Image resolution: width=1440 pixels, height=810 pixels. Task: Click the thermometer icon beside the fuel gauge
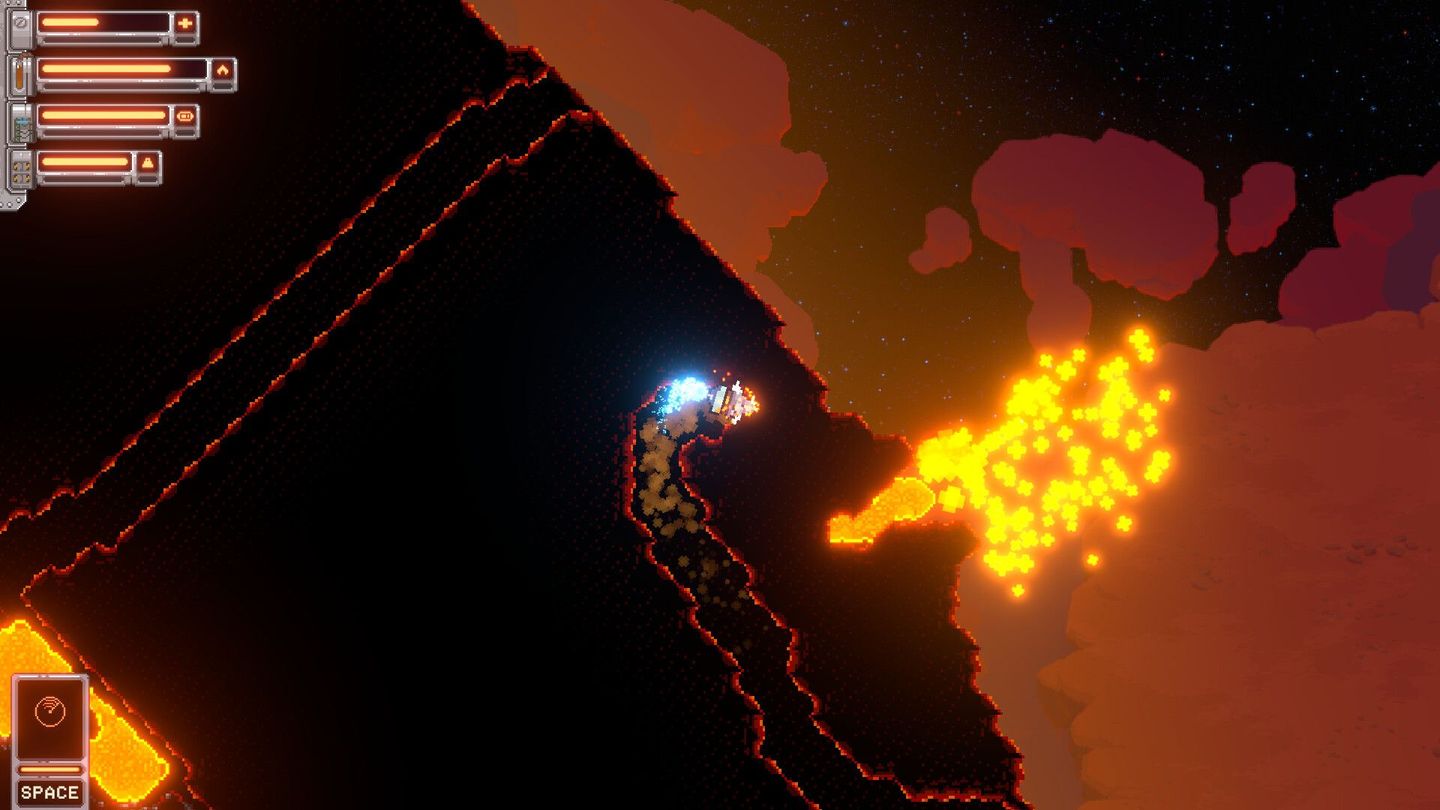point(19,72)
